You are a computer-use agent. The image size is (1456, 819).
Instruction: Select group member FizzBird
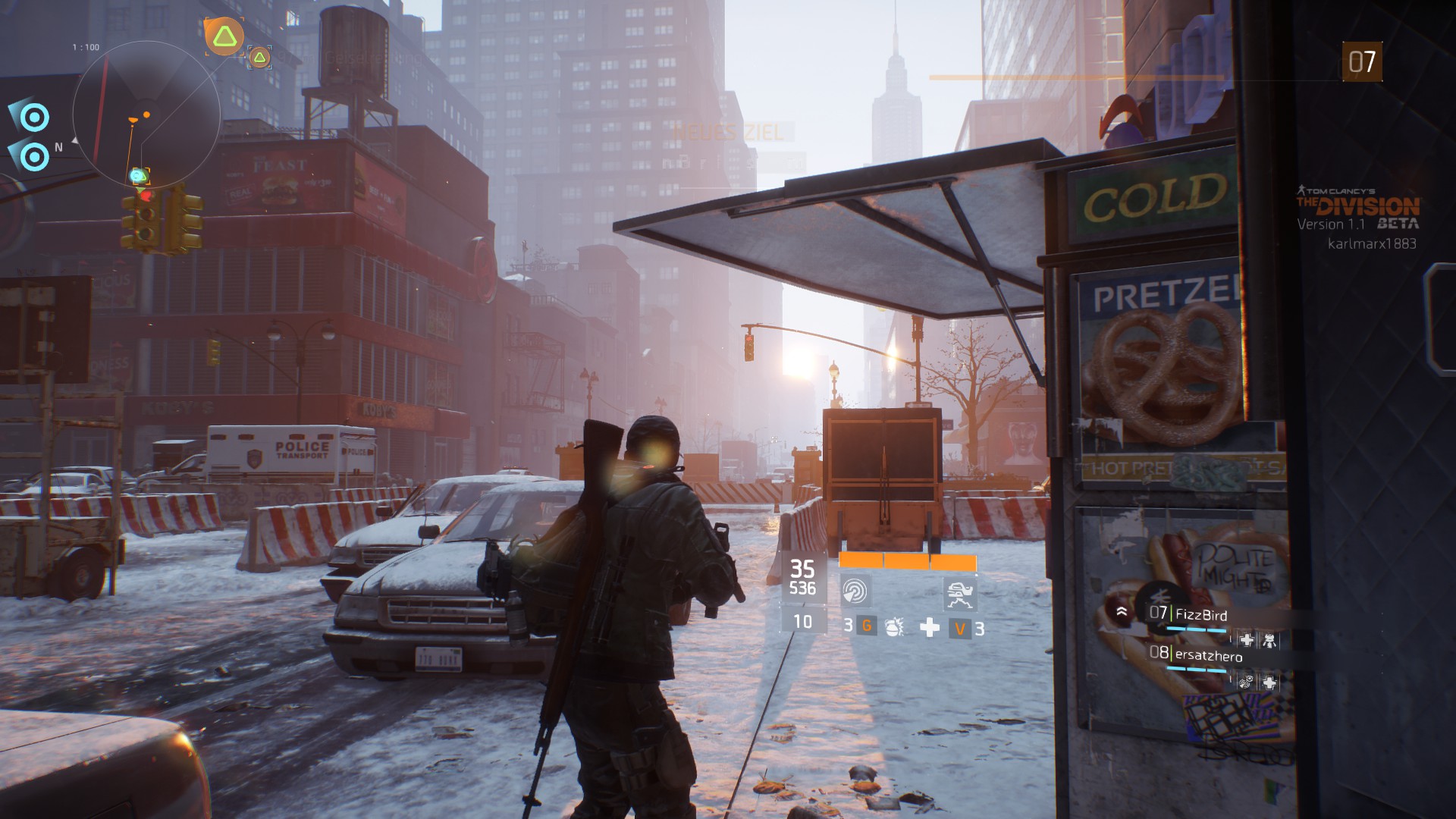[1200, 615]
